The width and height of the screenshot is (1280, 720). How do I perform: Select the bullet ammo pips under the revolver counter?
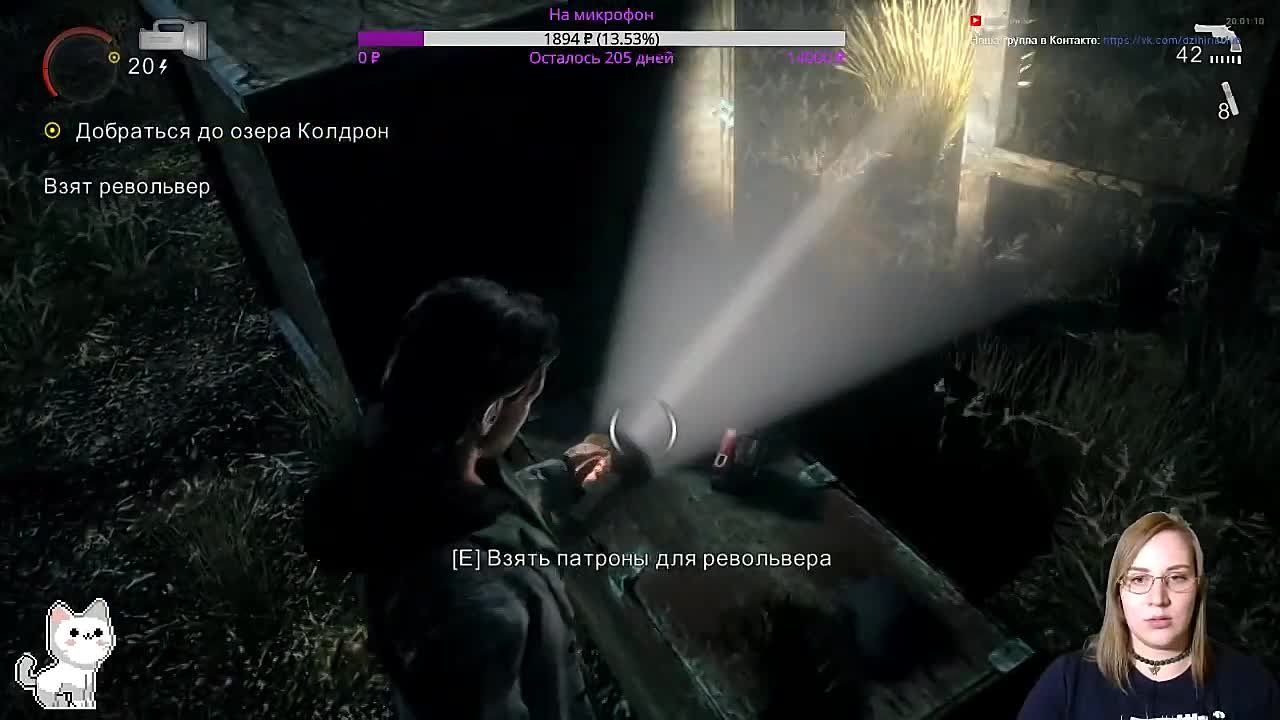point(1226,59)
